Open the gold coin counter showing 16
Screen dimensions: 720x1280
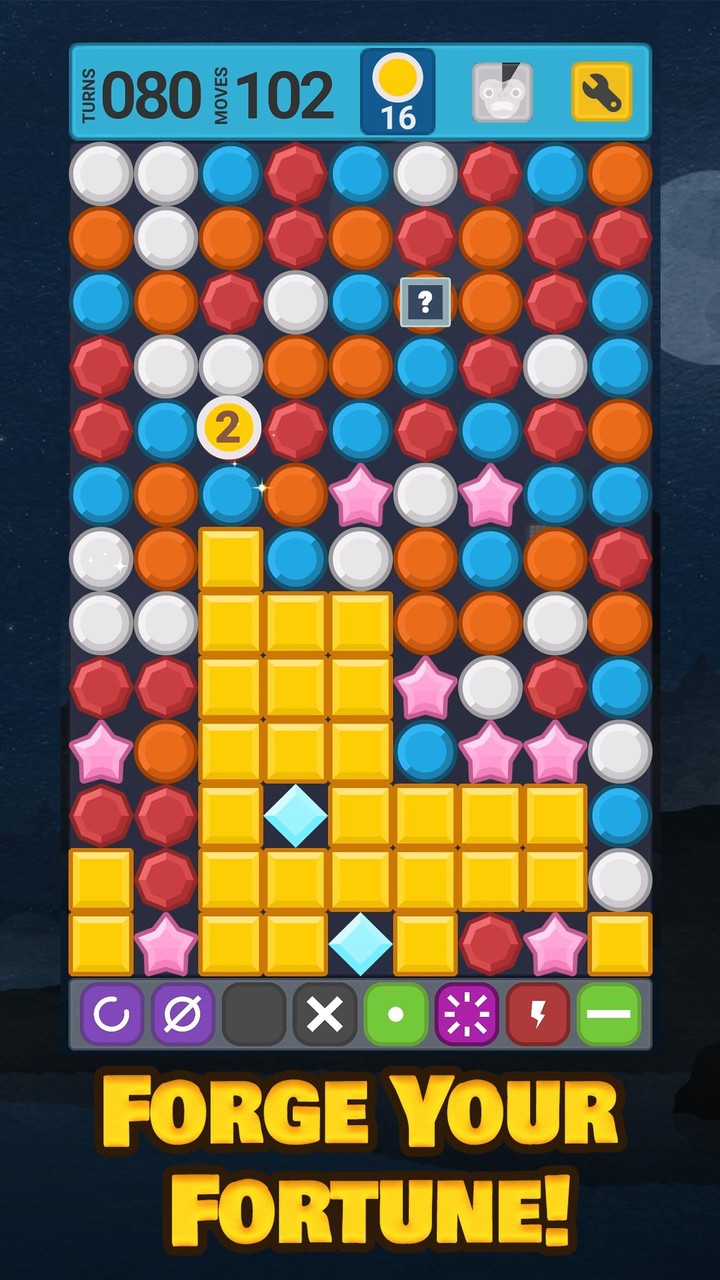397,92
